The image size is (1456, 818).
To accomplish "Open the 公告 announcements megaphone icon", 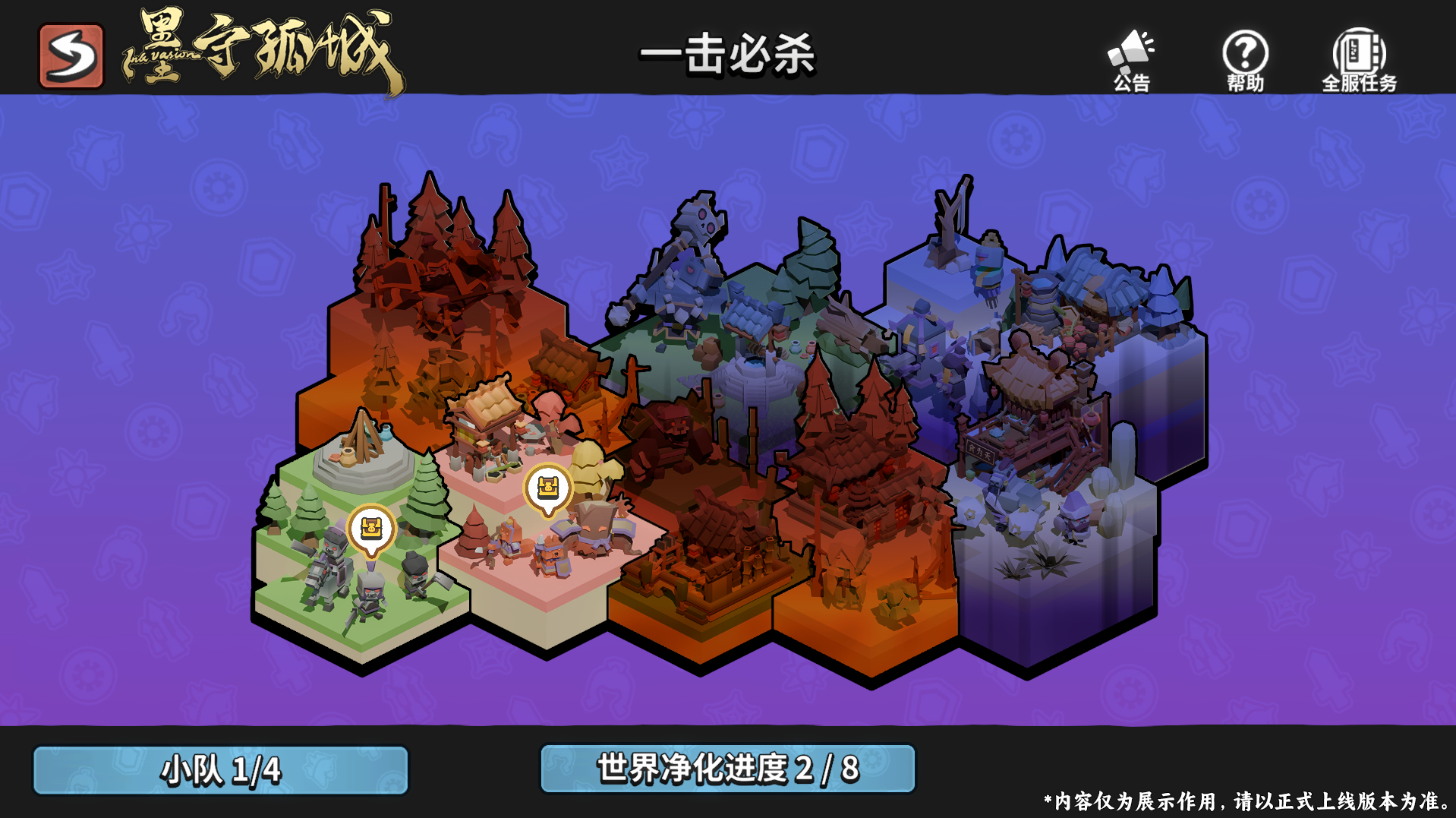I will click(x=1130, y=53).
